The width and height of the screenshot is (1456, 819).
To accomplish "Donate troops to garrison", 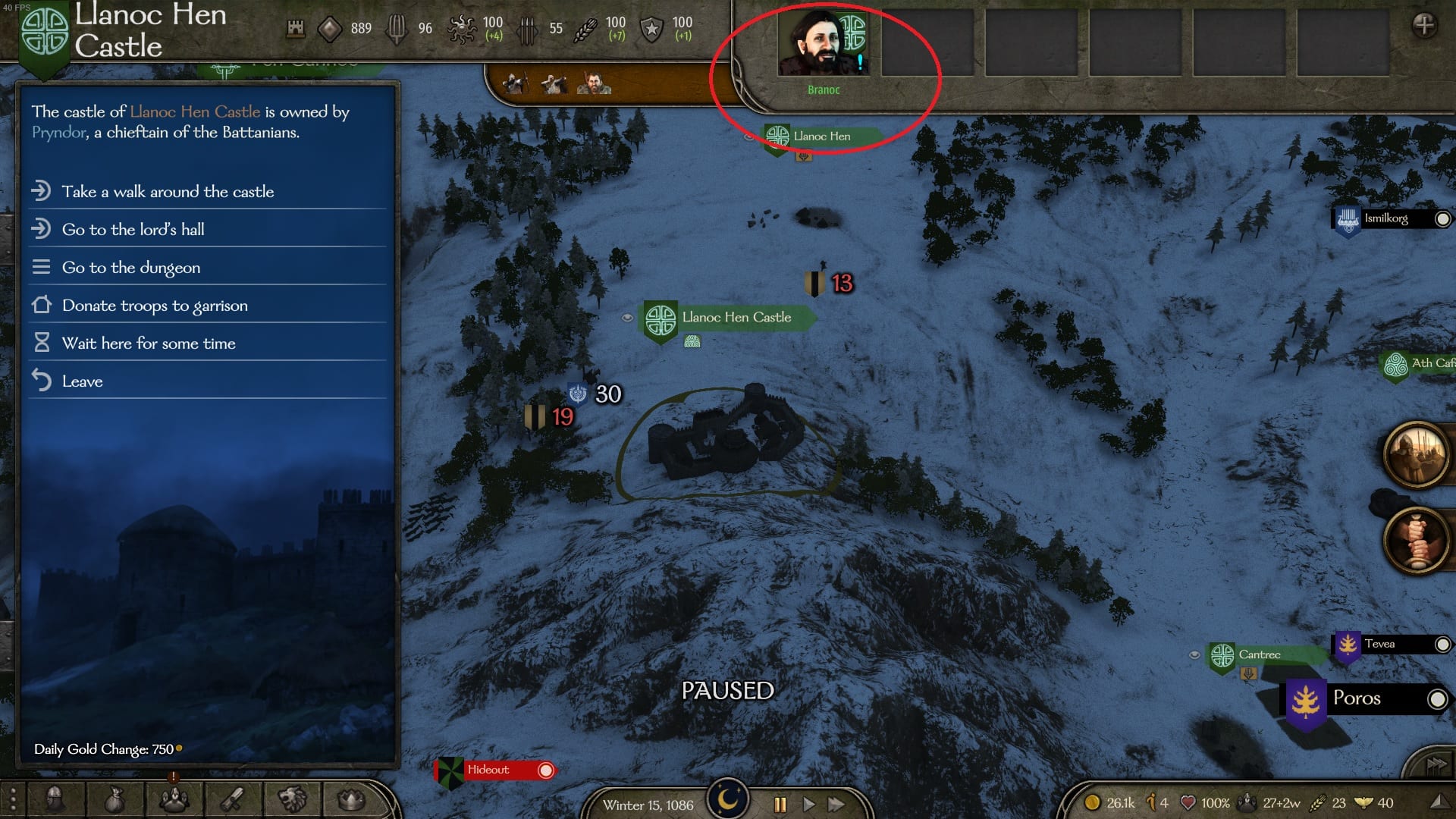I will point(155,306).
